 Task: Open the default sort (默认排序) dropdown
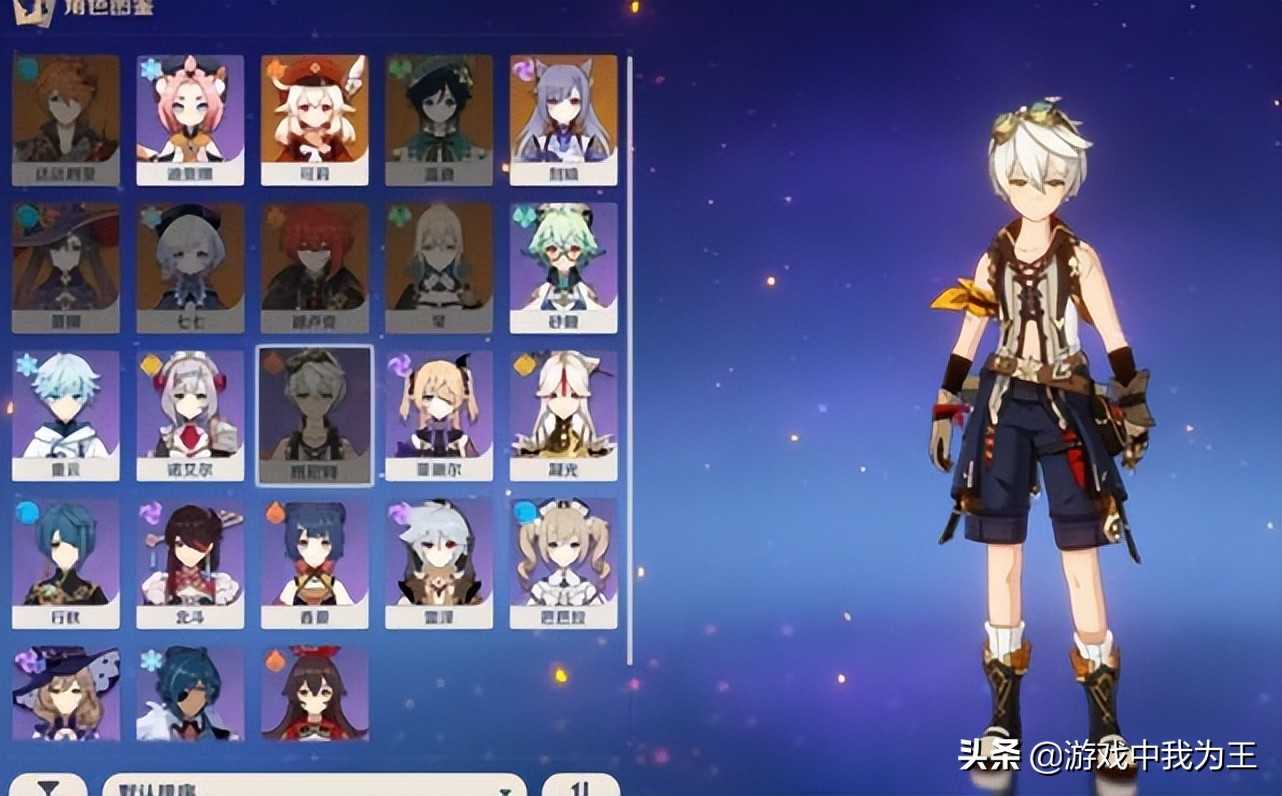(290, 788)
